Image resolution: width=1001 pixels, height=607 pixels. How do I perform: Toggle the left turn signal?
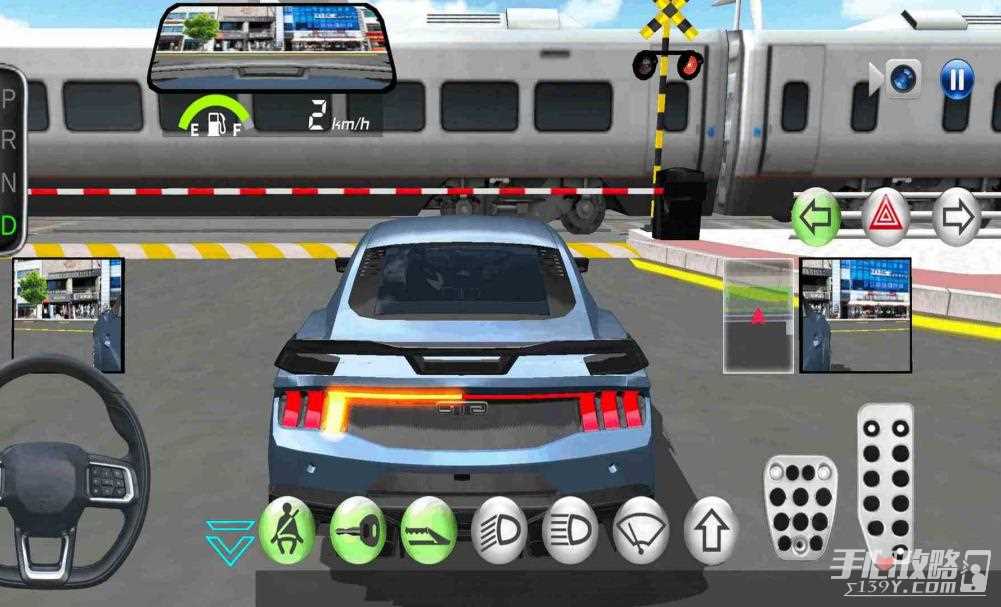pyautogui.click(x=817, y=217)
